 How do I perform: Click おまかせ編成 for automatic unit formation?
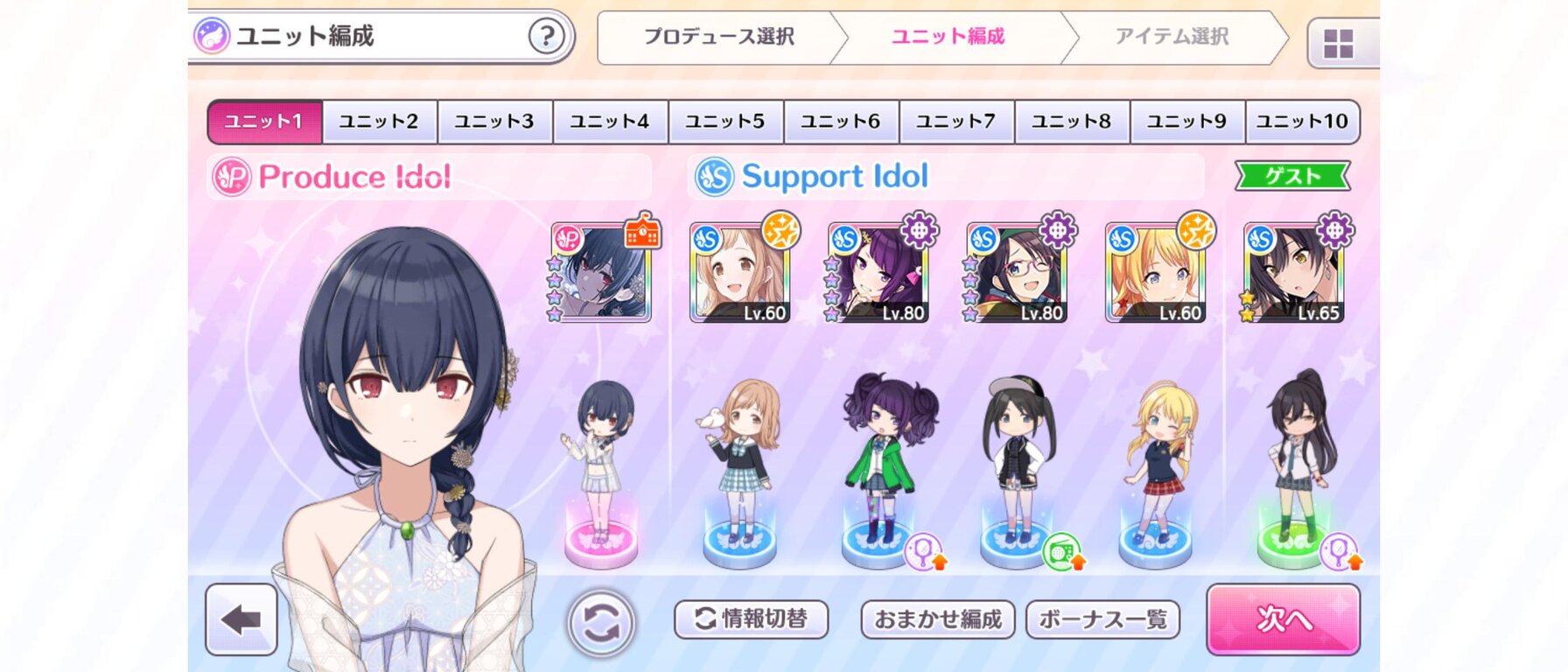coord(936,619)
